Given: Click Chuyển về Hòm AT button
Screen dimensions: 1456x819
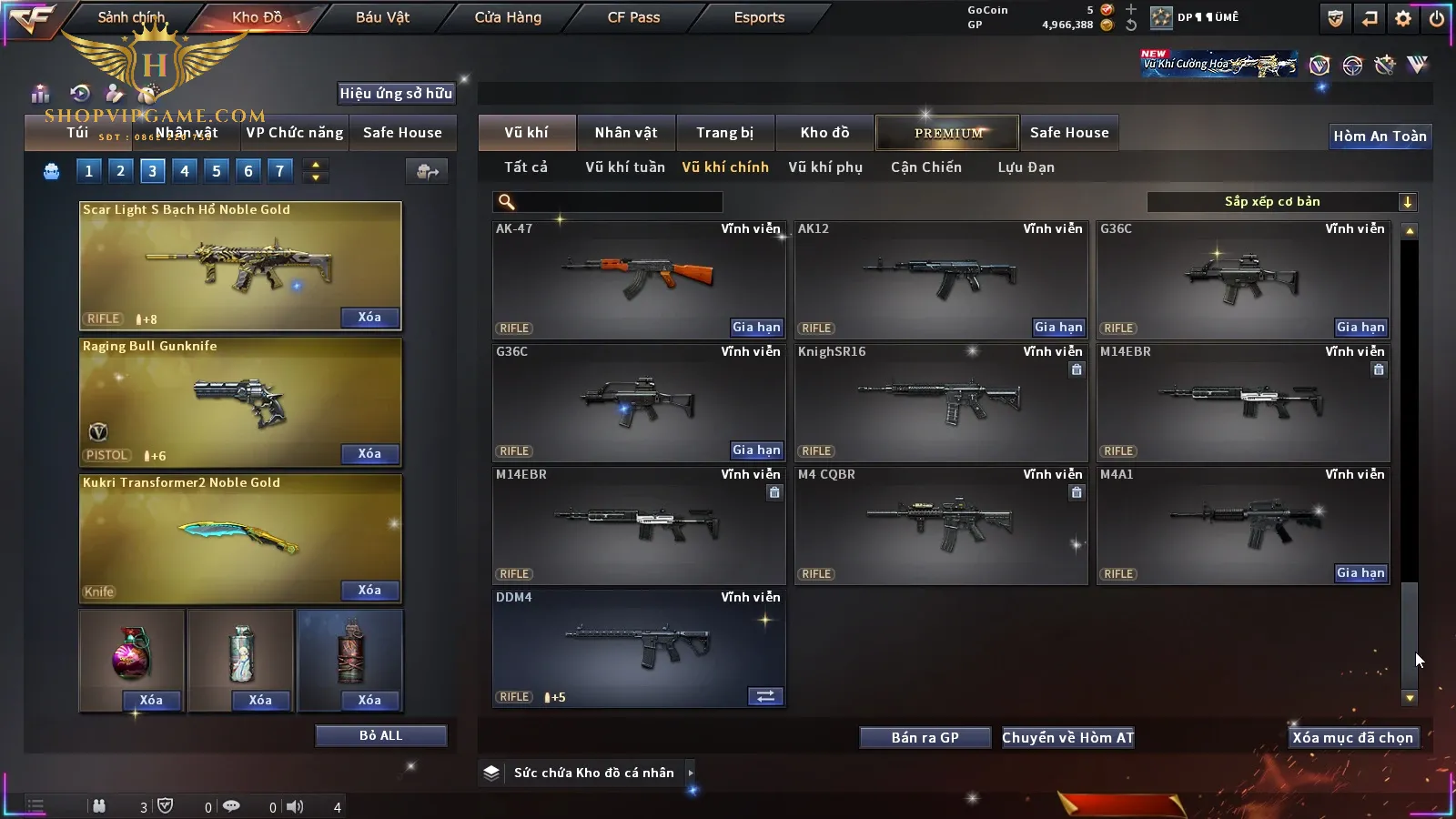Looking at the screenshot, I should [1067, 738].
